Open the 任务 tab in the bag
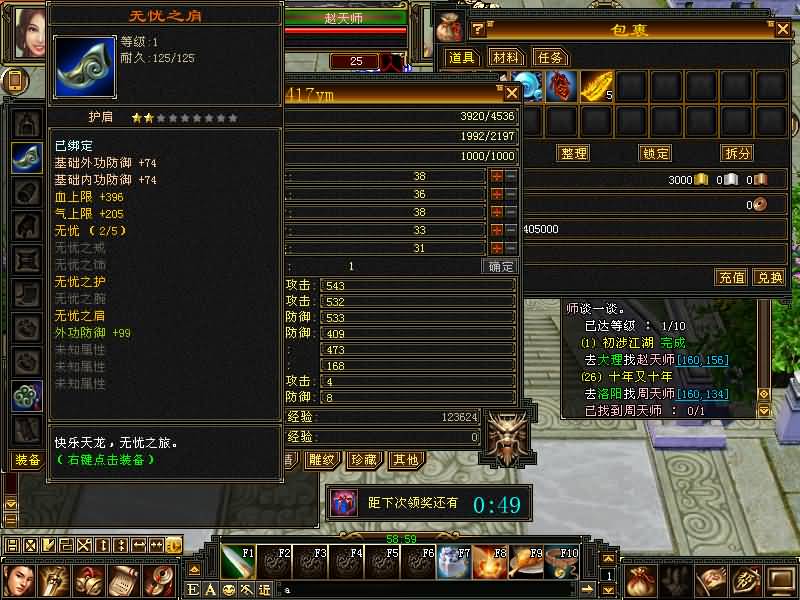The width and height of the screenshot is (800, 600). point(550,58)
